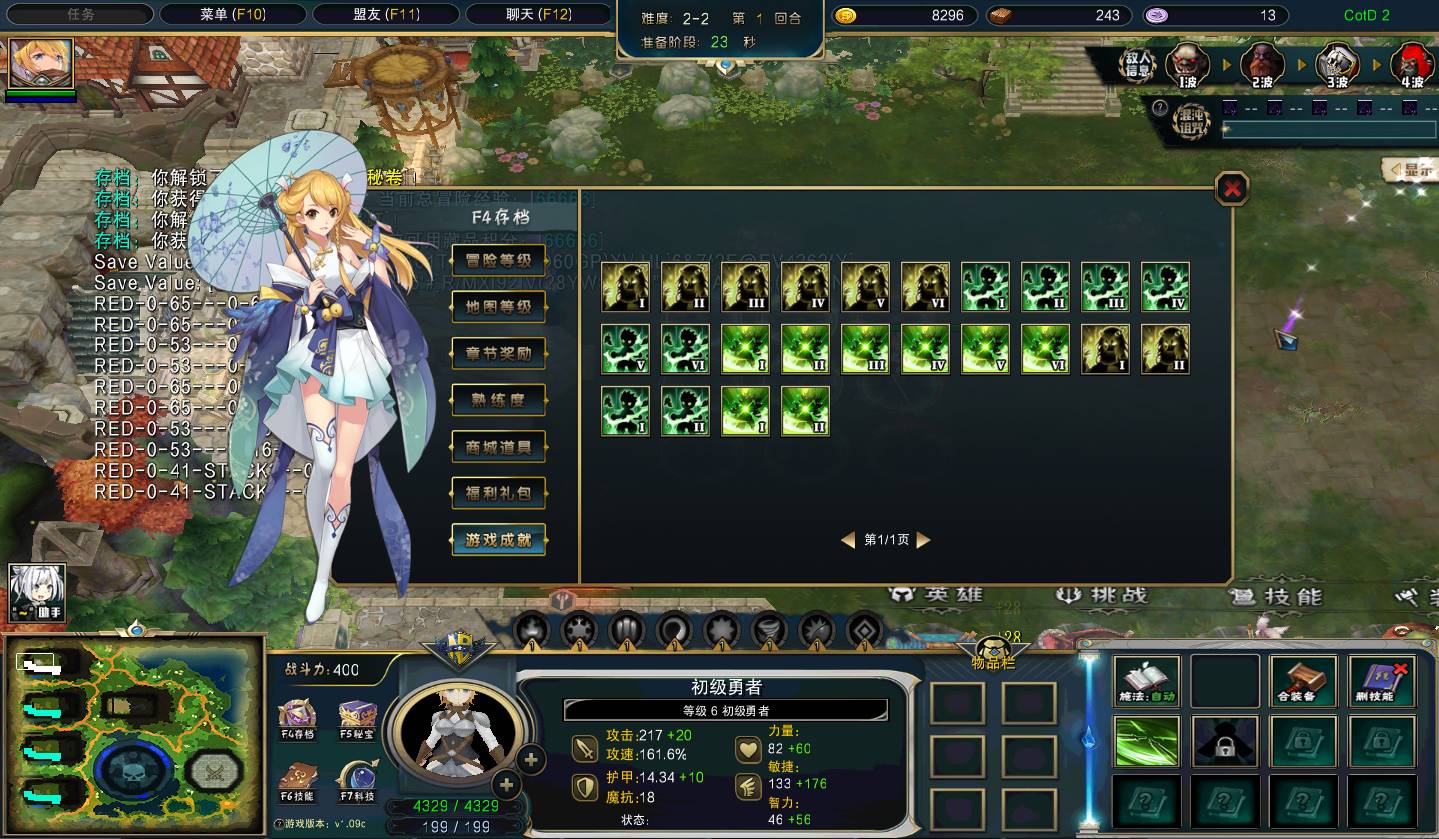Screen dimensions: 1439x839
Task: Click the 合装备 combine equipment button
Action: coord(1303,681)
